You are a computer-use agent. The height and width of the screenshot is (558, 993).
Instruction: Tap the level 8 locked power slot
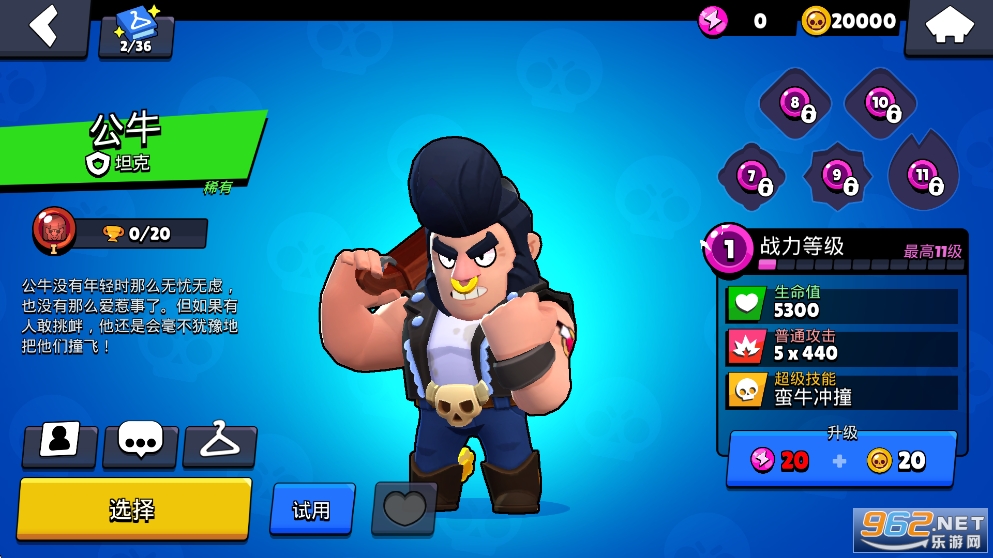[797, 103]
